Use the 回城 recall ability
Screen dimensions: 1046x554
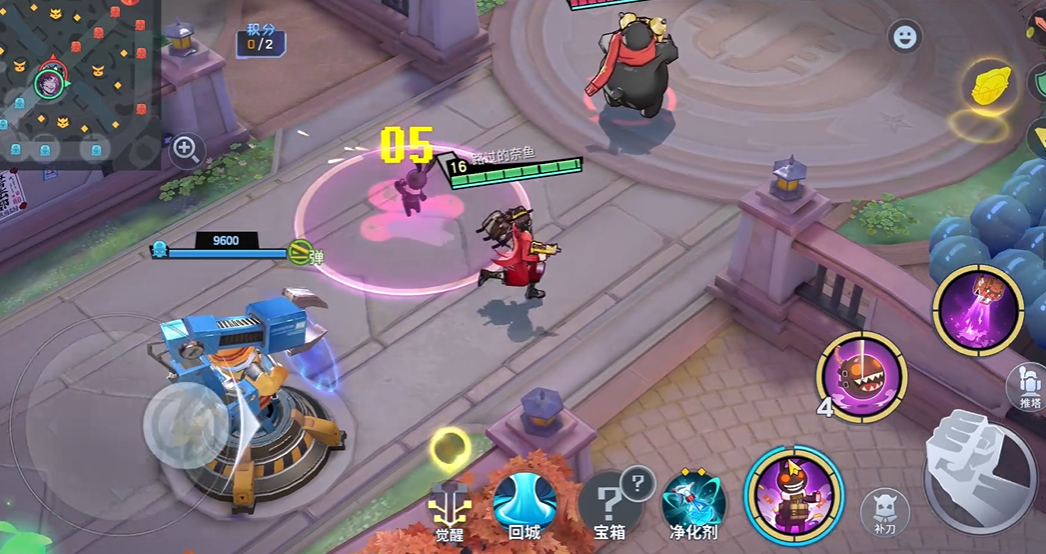click(524, 503)
